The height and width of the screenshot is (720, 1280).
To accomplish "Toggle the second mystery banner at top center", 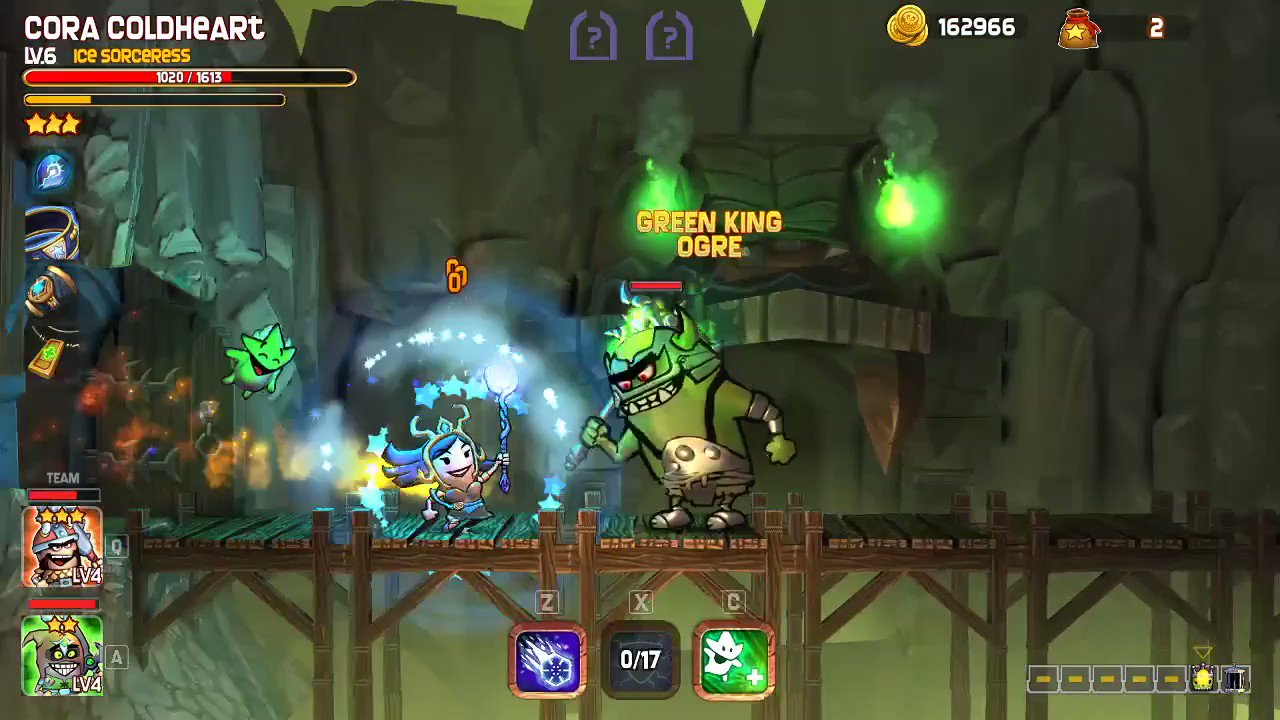I will pos(668,36).
